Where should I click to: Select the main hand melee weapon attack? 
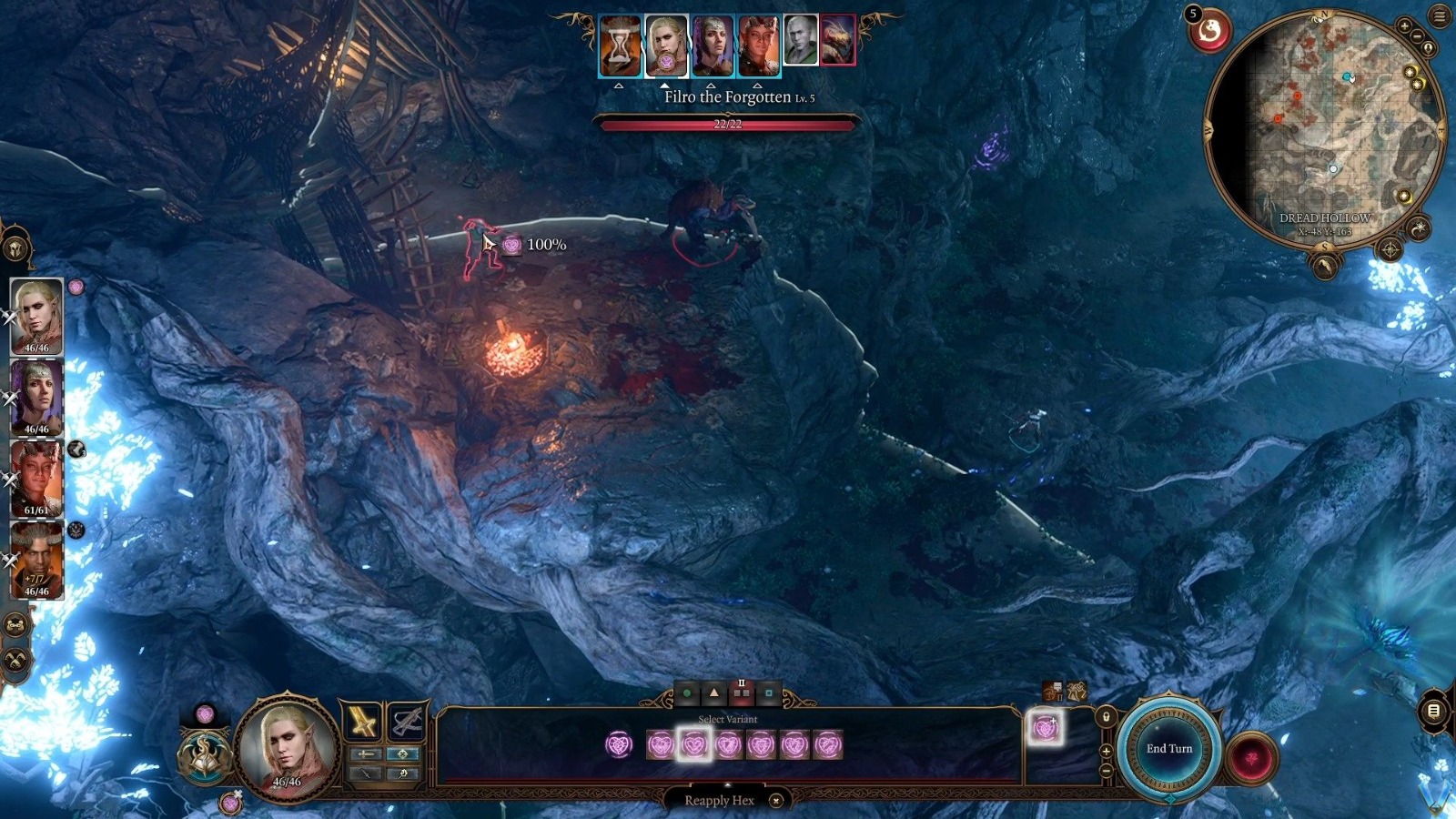click(363, 722)
